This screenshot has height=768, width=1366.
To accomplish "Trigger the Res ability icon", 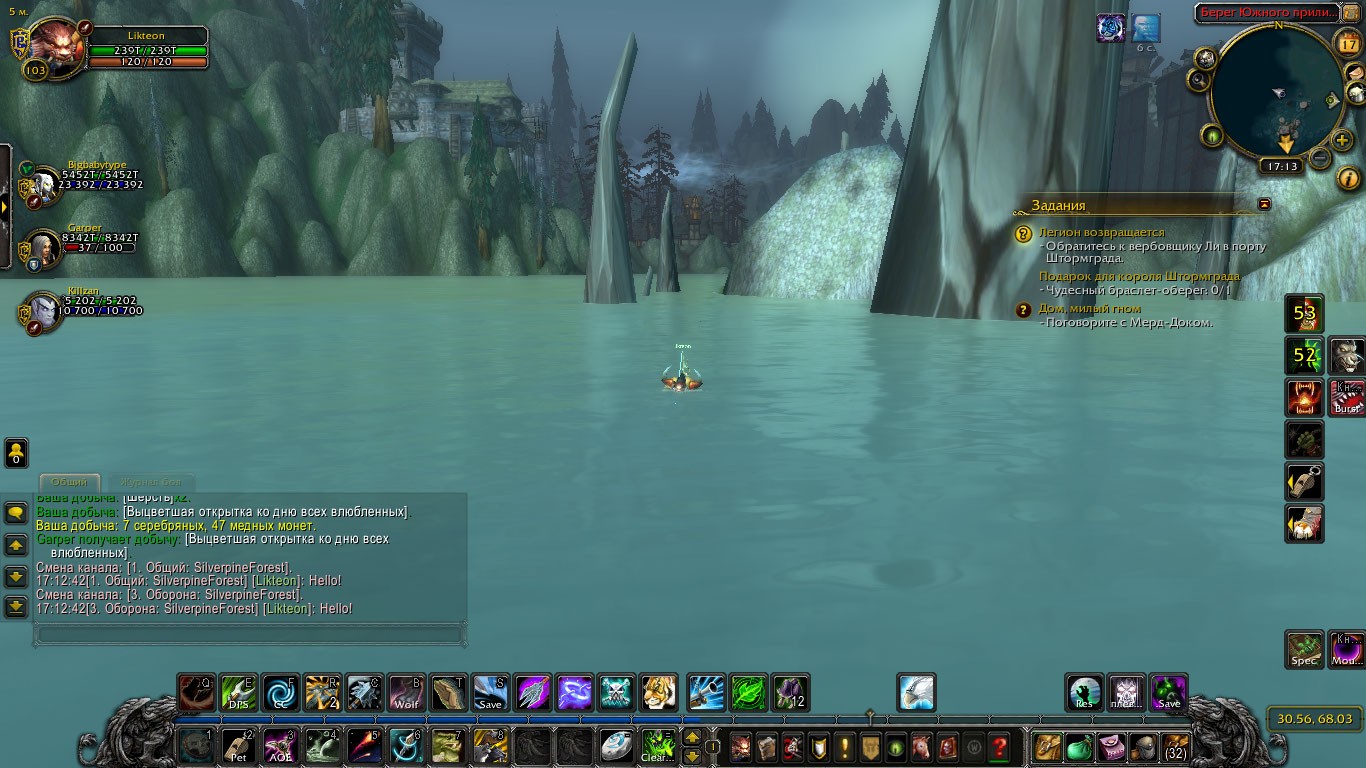I will coord(1085,693).
